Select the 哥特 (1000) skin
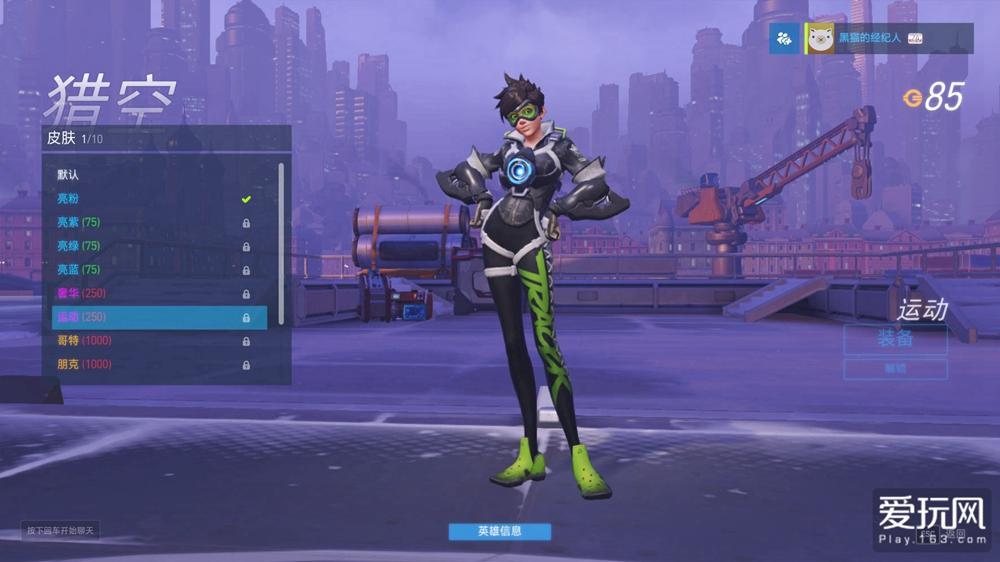The height and width of the screenshot is (562, 1000). pos(150,341)
